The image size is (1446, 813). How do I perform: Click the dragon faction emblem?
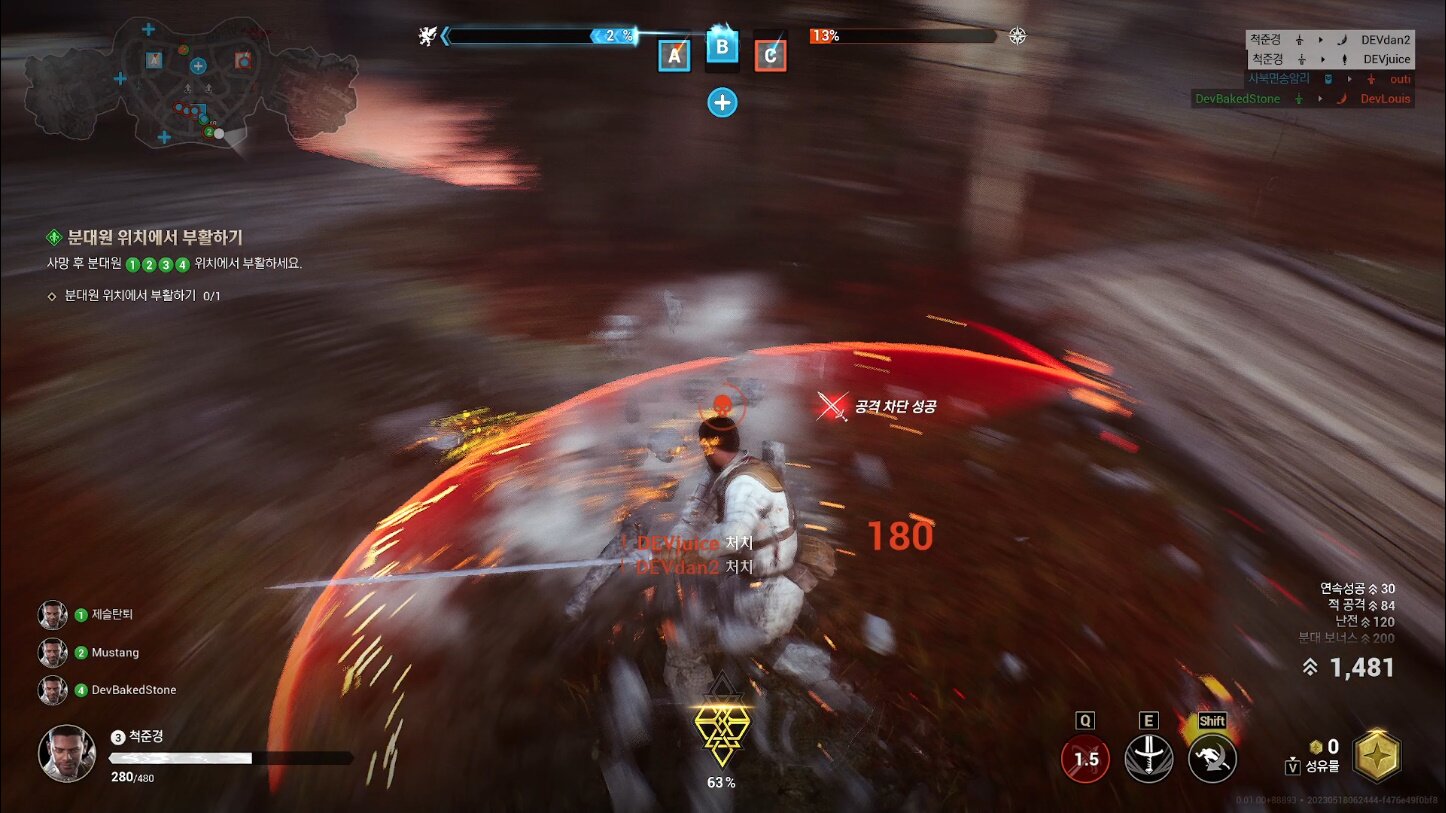(427, 37)
